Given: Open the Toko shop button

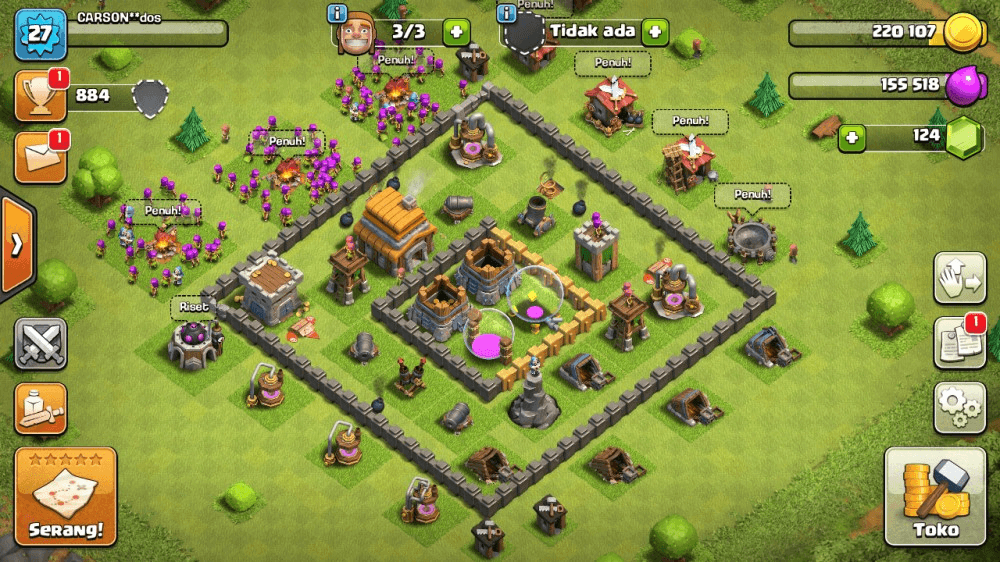Looking at the screenshot, I should pyautogui.click(x=936, y=497).
